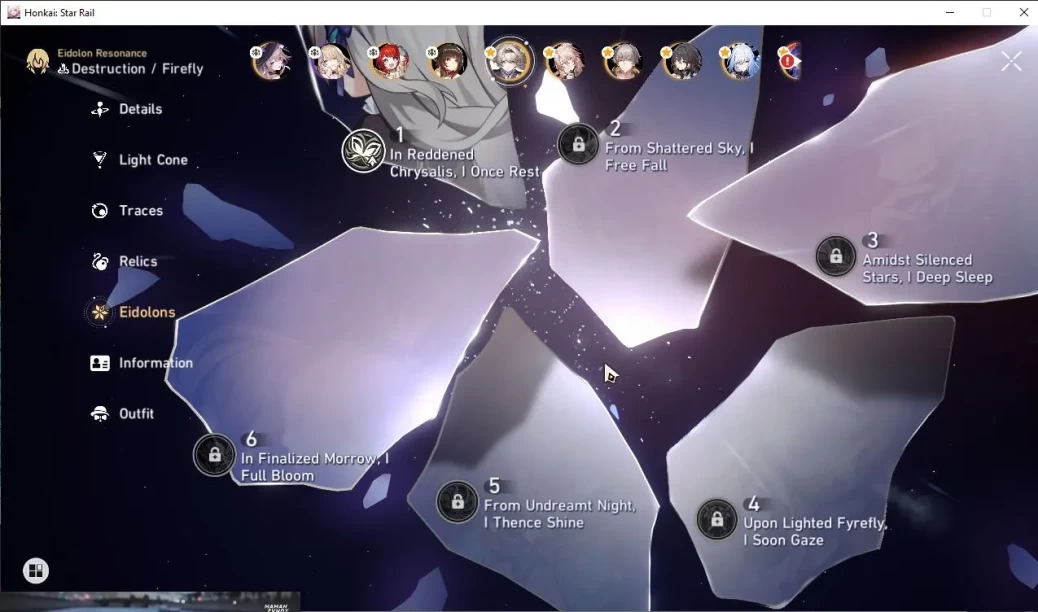Select the purple witch-hat character portrait
Screen dimensions: 1038x612
[271, 61]
